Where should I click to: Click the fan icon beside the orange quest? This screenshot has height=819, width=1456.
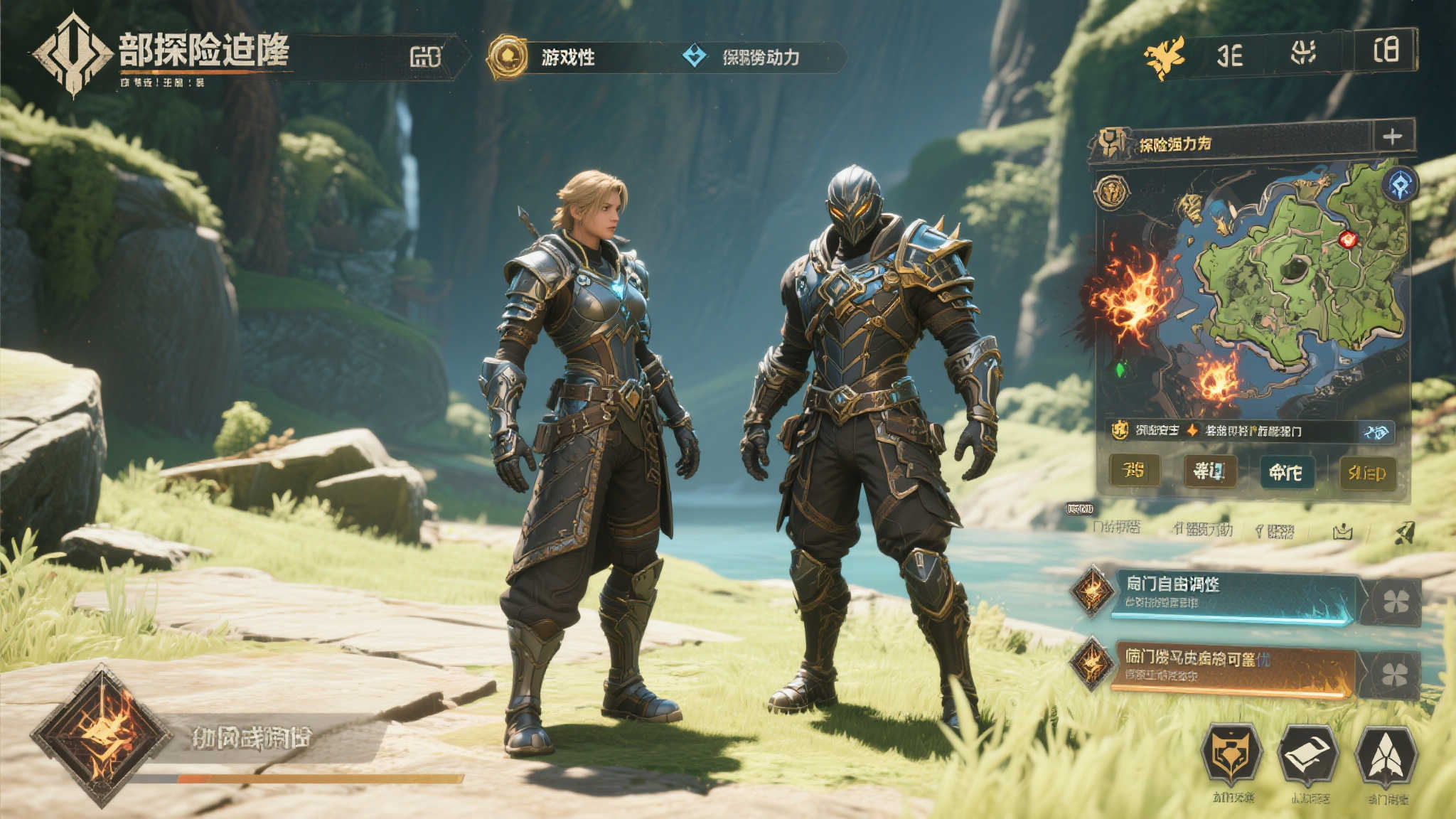point(1394,674)
